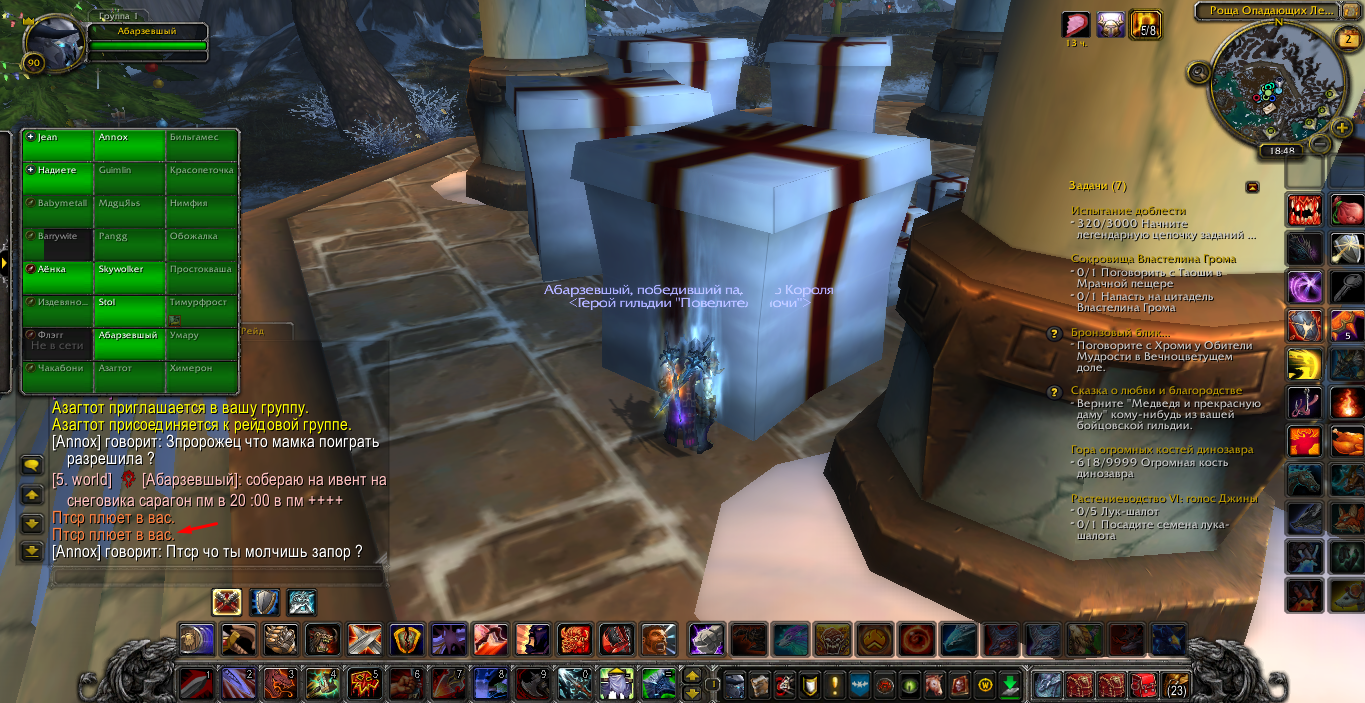
Task: Select the Сокровища Властелина Грома quest
Action: tap(1153, 259)
